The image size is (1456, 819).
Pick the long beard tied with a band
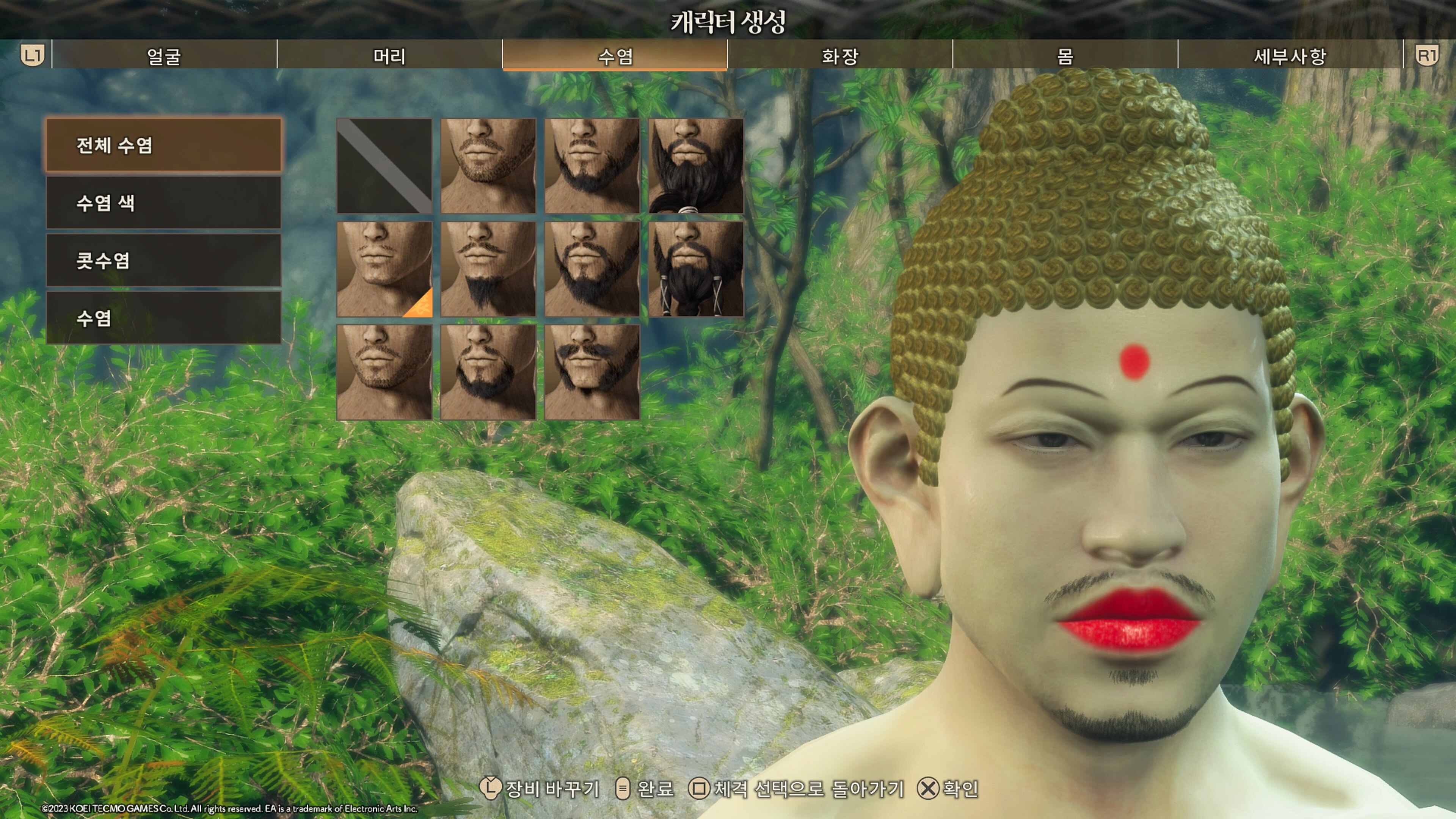[696, 166]
